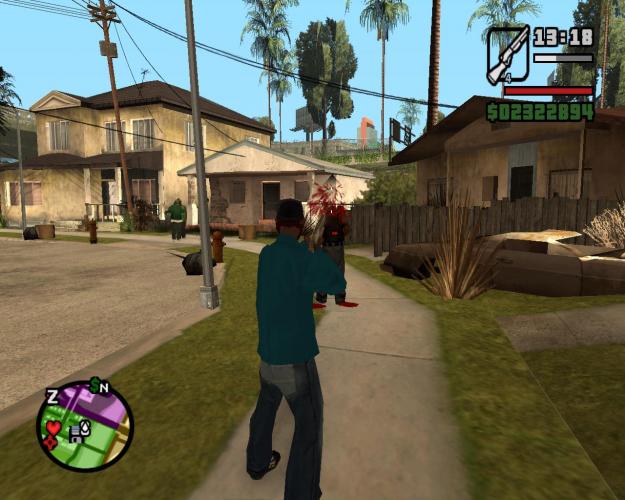This screenshot has width=625, height=500.
Task: Click the circular radar minimap
Action: point(85,426)
